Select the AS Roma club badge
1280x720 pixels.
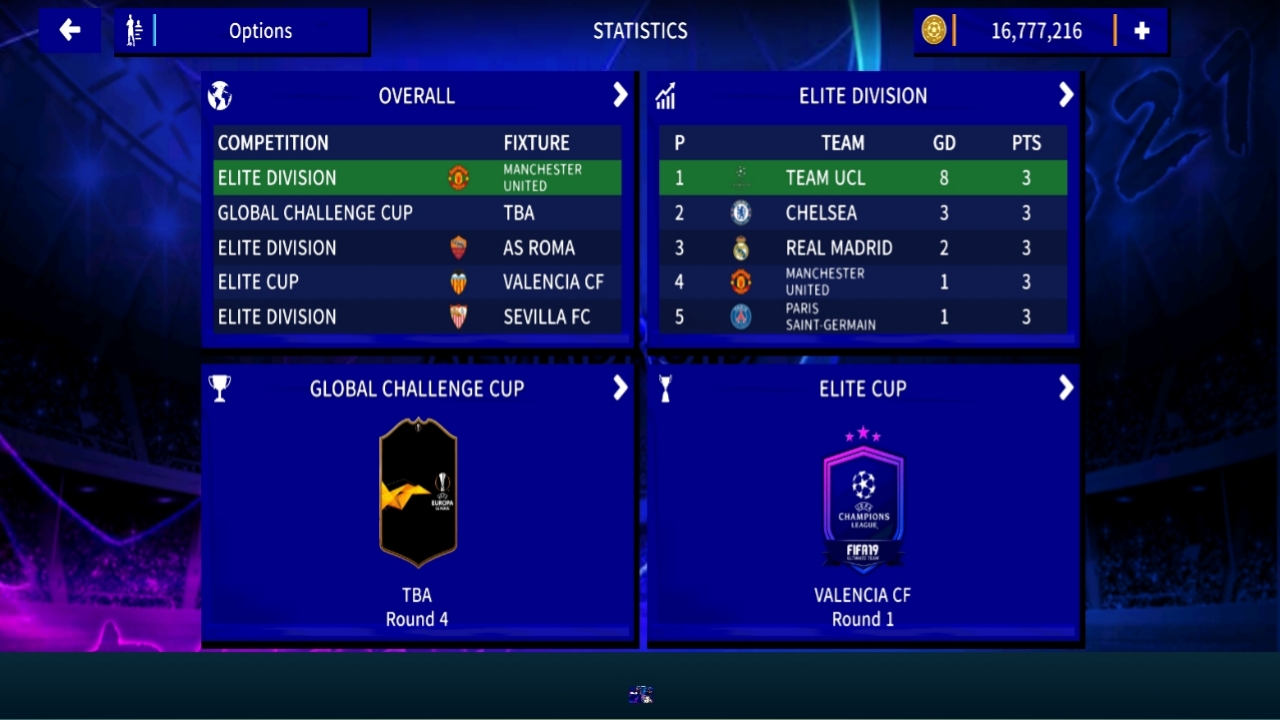tap(457, 247)
